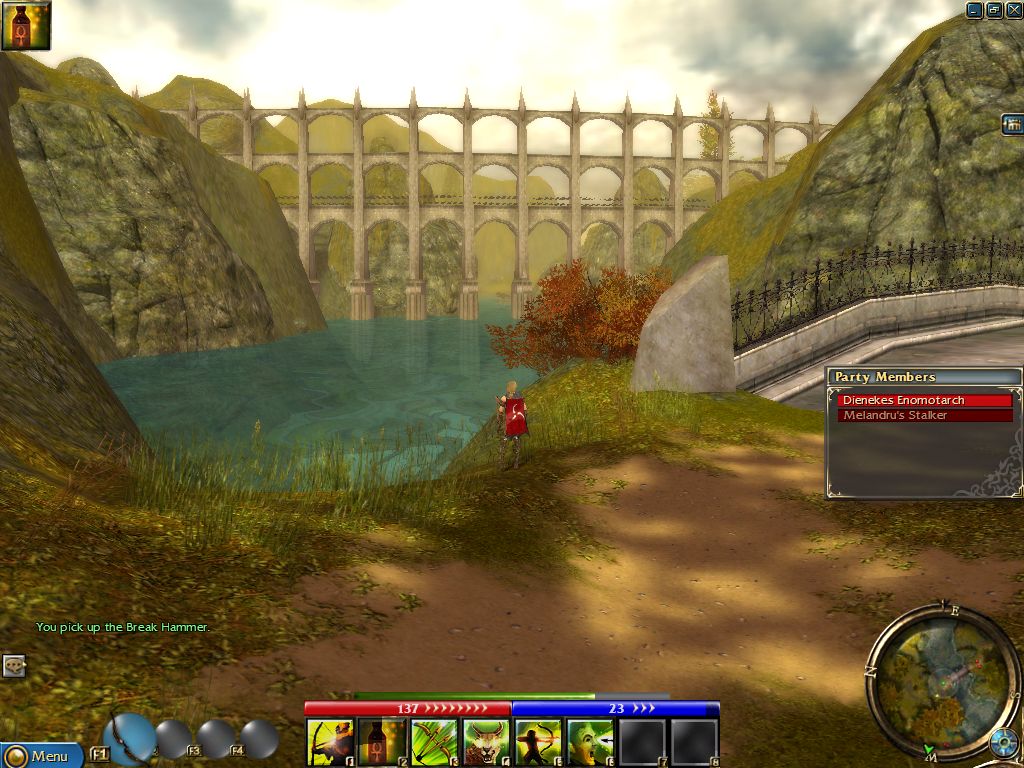Activate the archer silhouette skill in slot 5
1024x768 pixels.
click(x=539, y=743)
